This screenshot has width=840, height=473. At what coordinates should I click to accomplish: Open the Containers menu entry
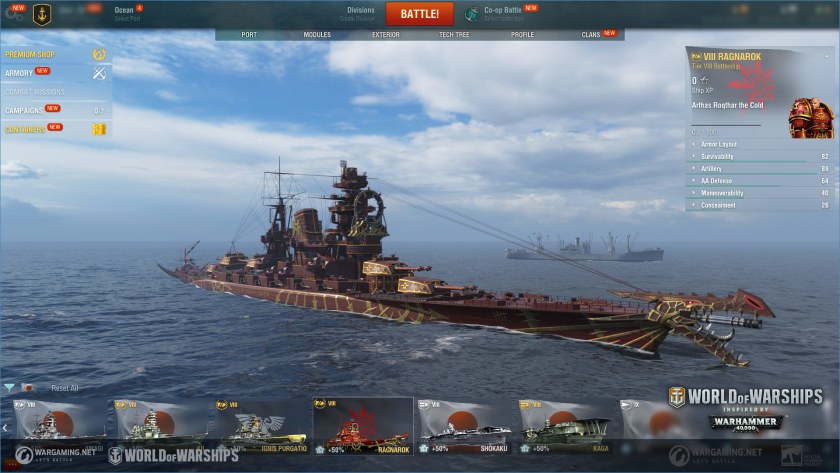click(24, 129)
